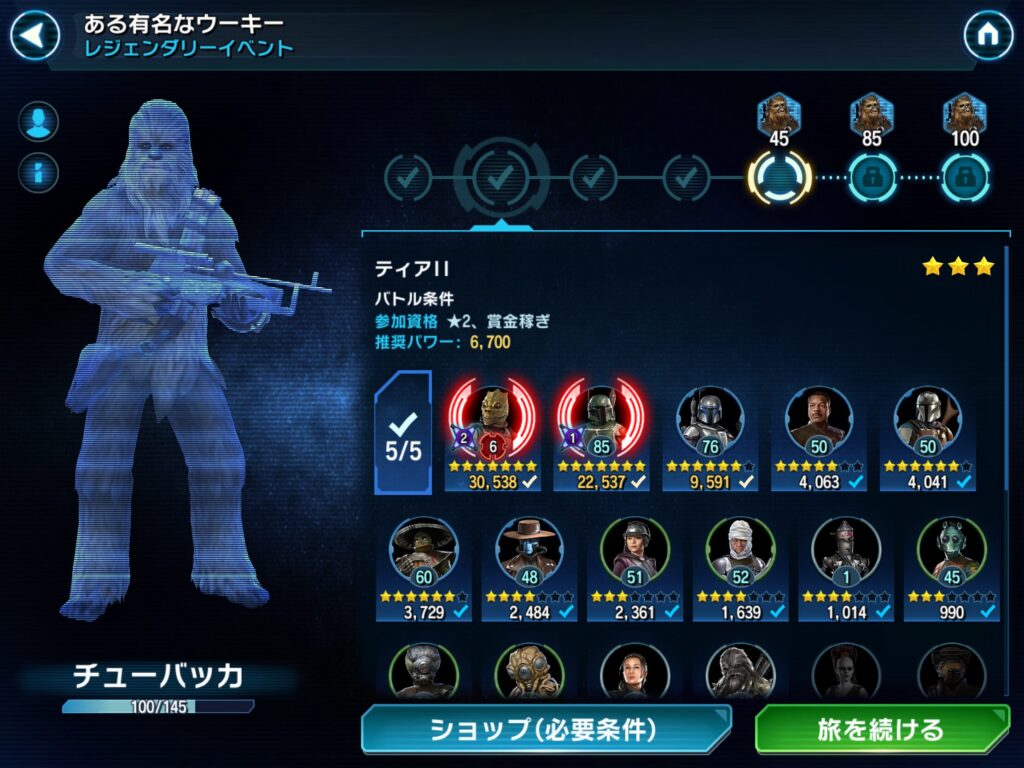The width and height of the screenshot is (1024, 768).
Task: Show event info with the i icon
Action: pyautogui.click(x=38, y=170)
